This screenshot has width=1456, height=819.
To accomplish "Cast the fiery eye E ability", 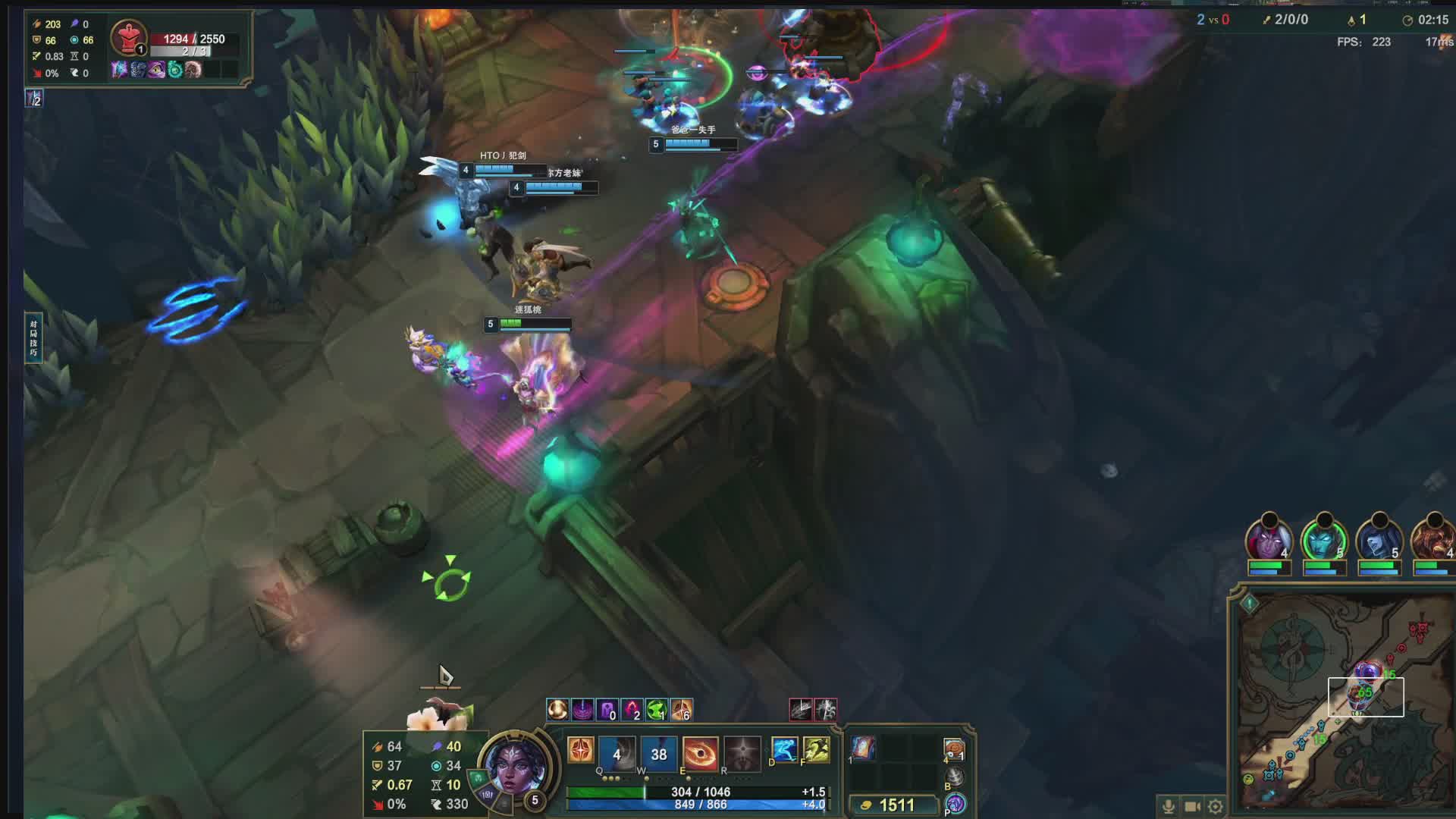I will (700, 753).
